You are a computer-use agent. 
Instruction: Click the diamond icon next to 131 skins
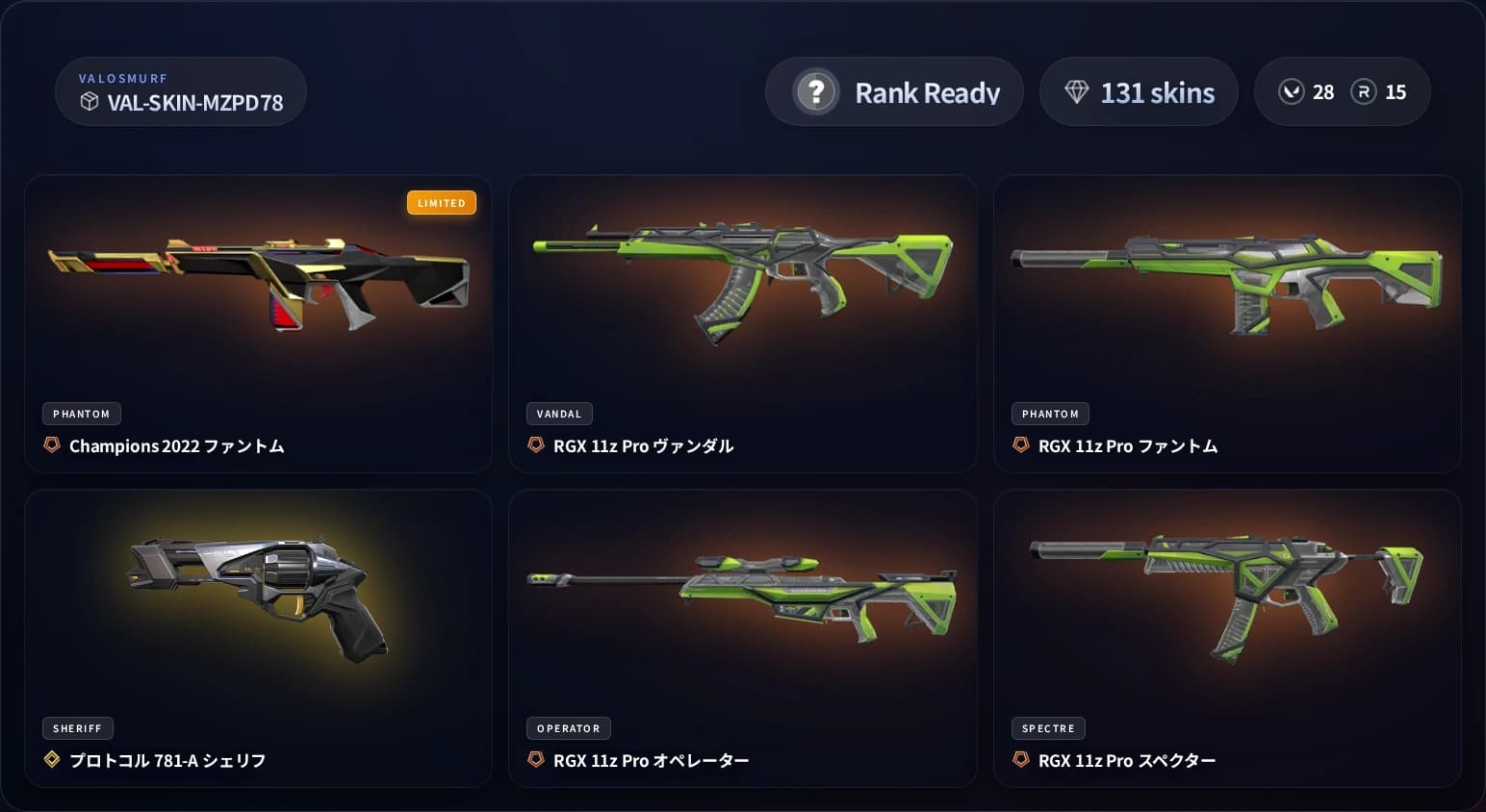point(1077,91)
